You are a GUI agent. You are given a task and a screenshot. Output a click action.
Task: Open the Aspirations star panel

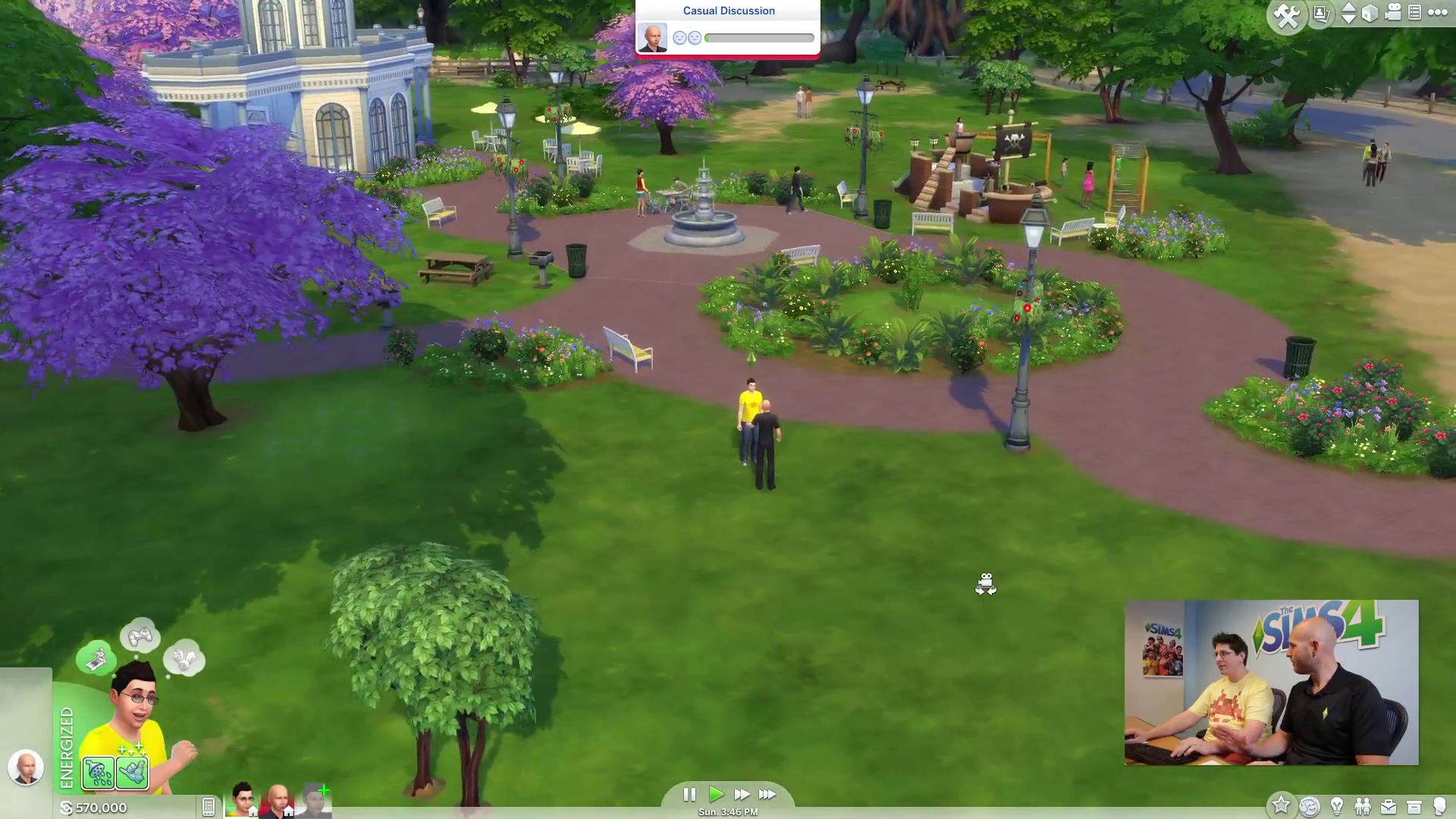(x=1281, y=805)
